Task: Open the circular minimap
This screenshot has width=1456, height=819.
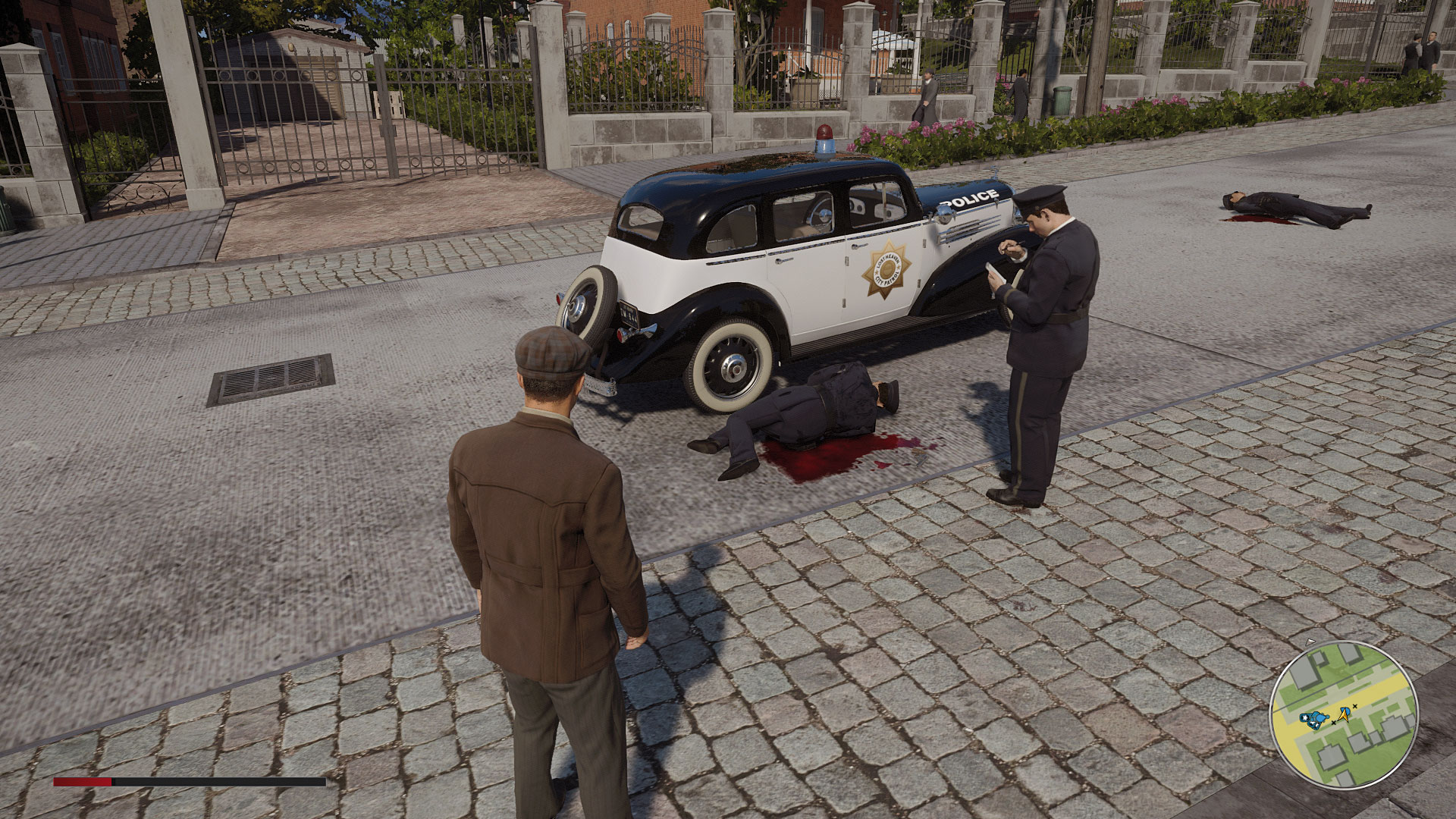Action: click(x=1343, y=714)
